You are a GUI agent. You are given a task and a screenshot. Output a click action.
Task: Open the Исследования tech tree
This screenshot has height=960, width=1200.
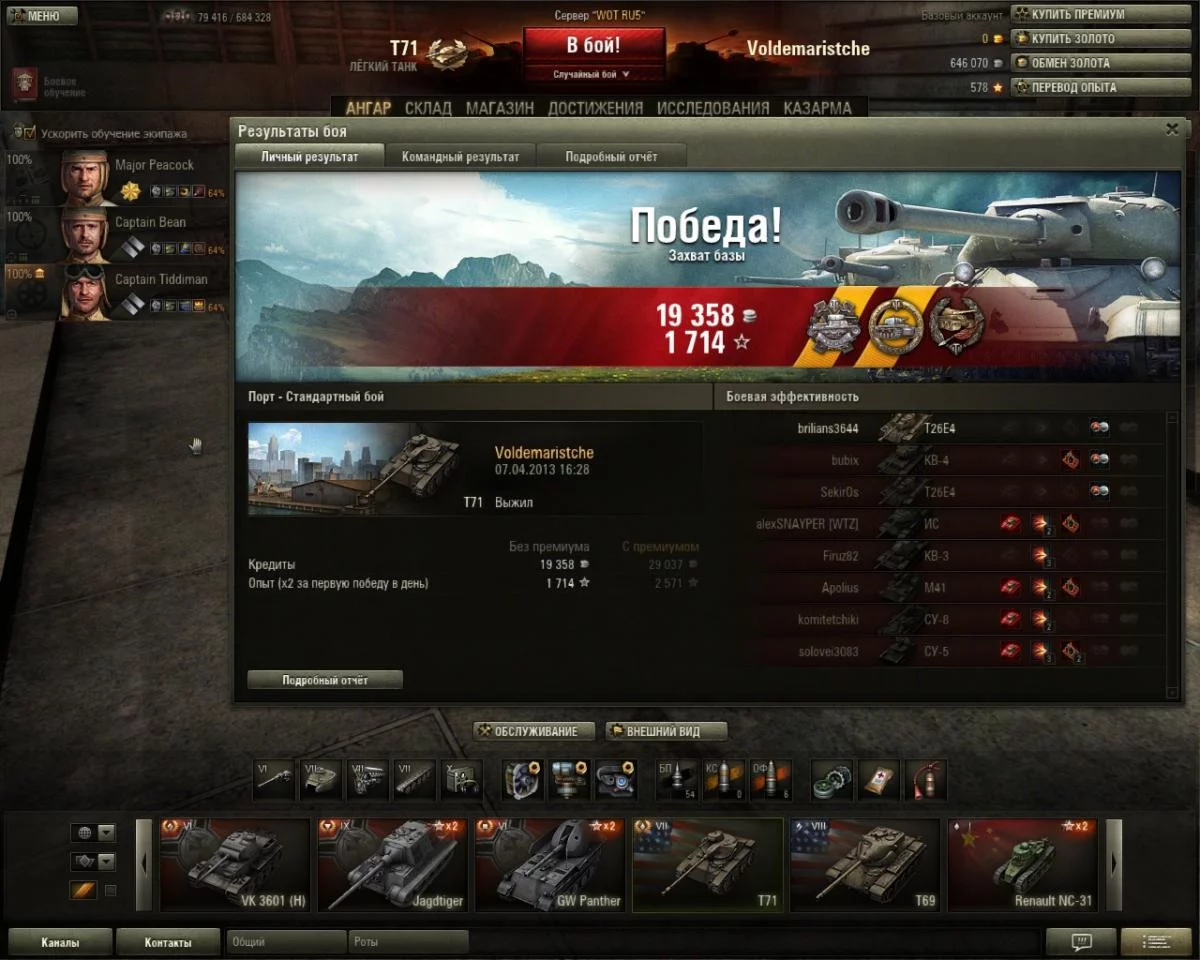click(x=713, y=108)
